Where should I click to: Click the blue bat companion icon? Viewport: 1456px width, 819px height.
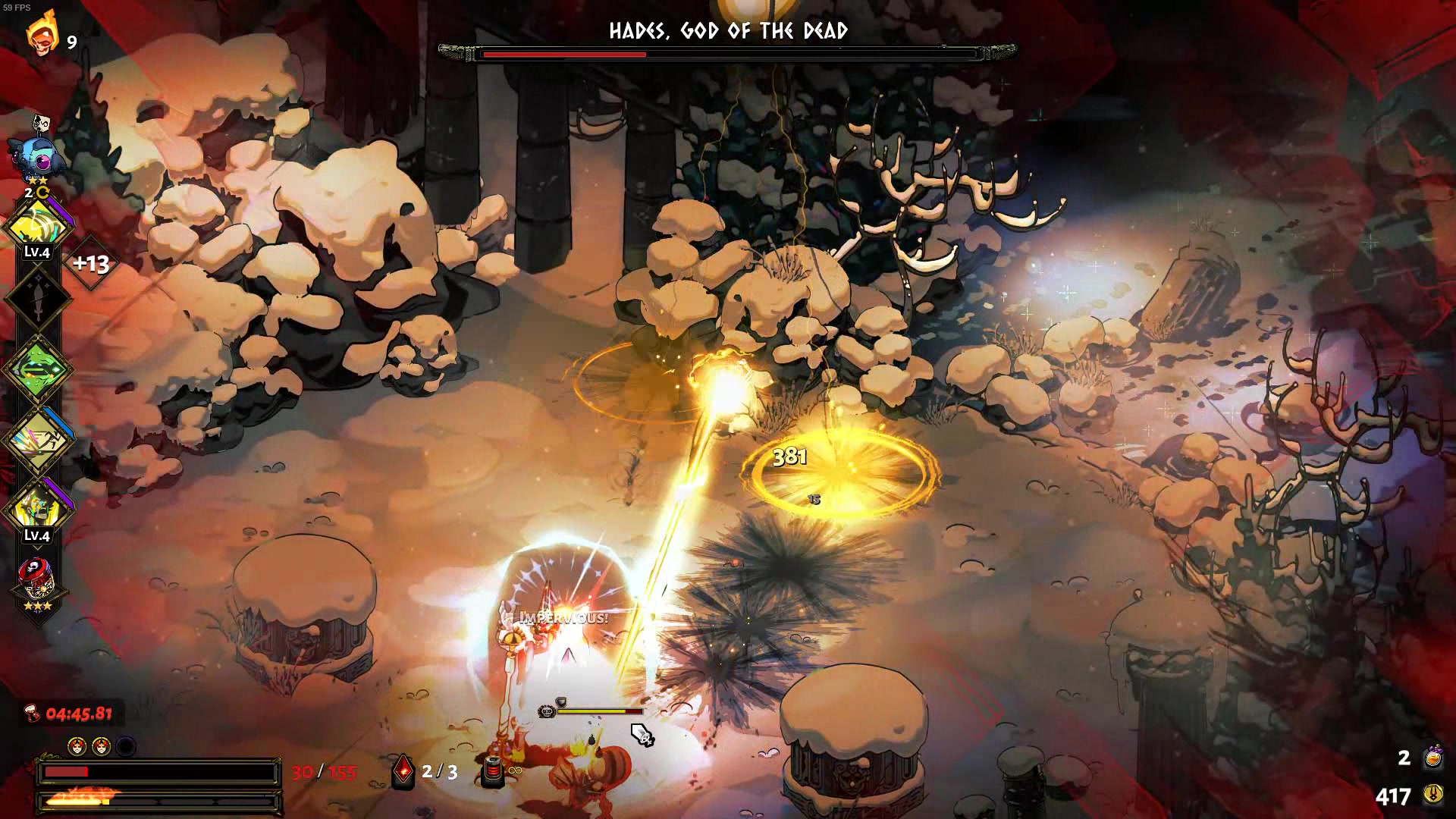click(x=33, y=155)
